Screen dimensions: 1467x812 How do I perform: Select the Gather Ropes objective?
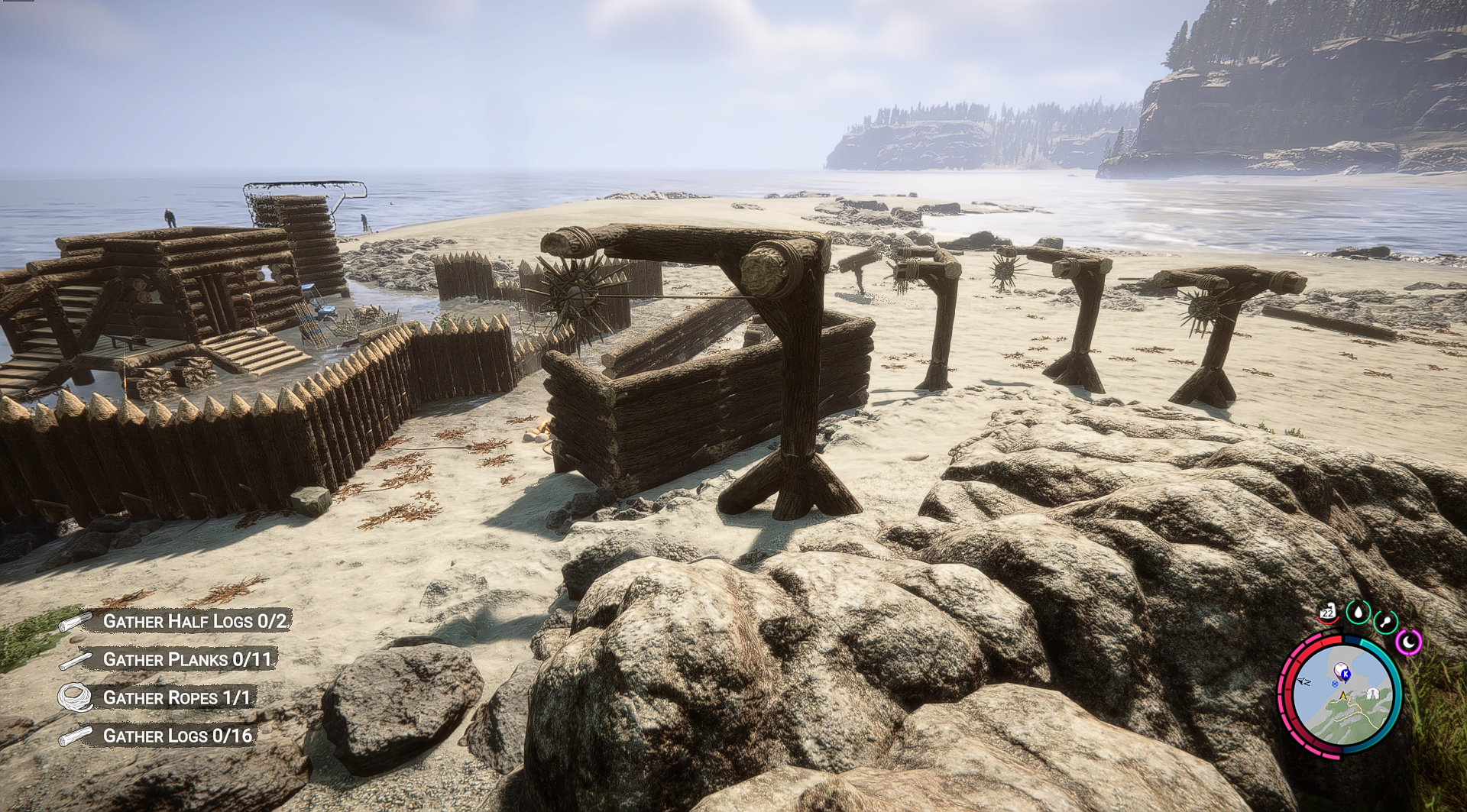pyautogui.click(x=176, y=697)
